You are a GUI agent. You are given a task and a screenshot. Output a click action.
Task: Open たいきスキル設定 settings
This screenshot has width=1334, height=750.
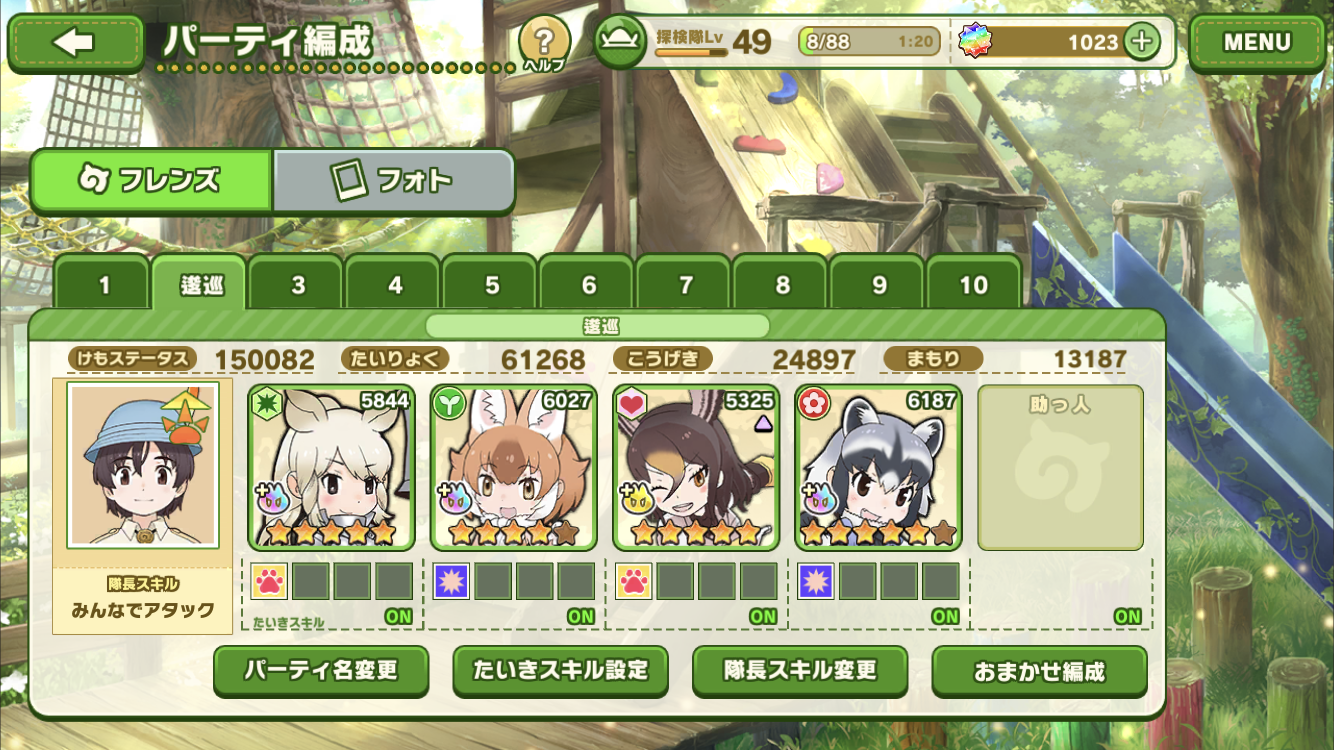560,670
